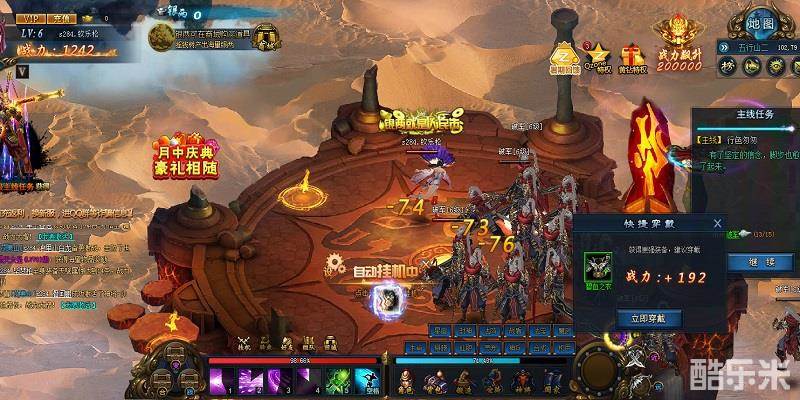Activate the purple slash skill in slot 1

click(222, 381)
